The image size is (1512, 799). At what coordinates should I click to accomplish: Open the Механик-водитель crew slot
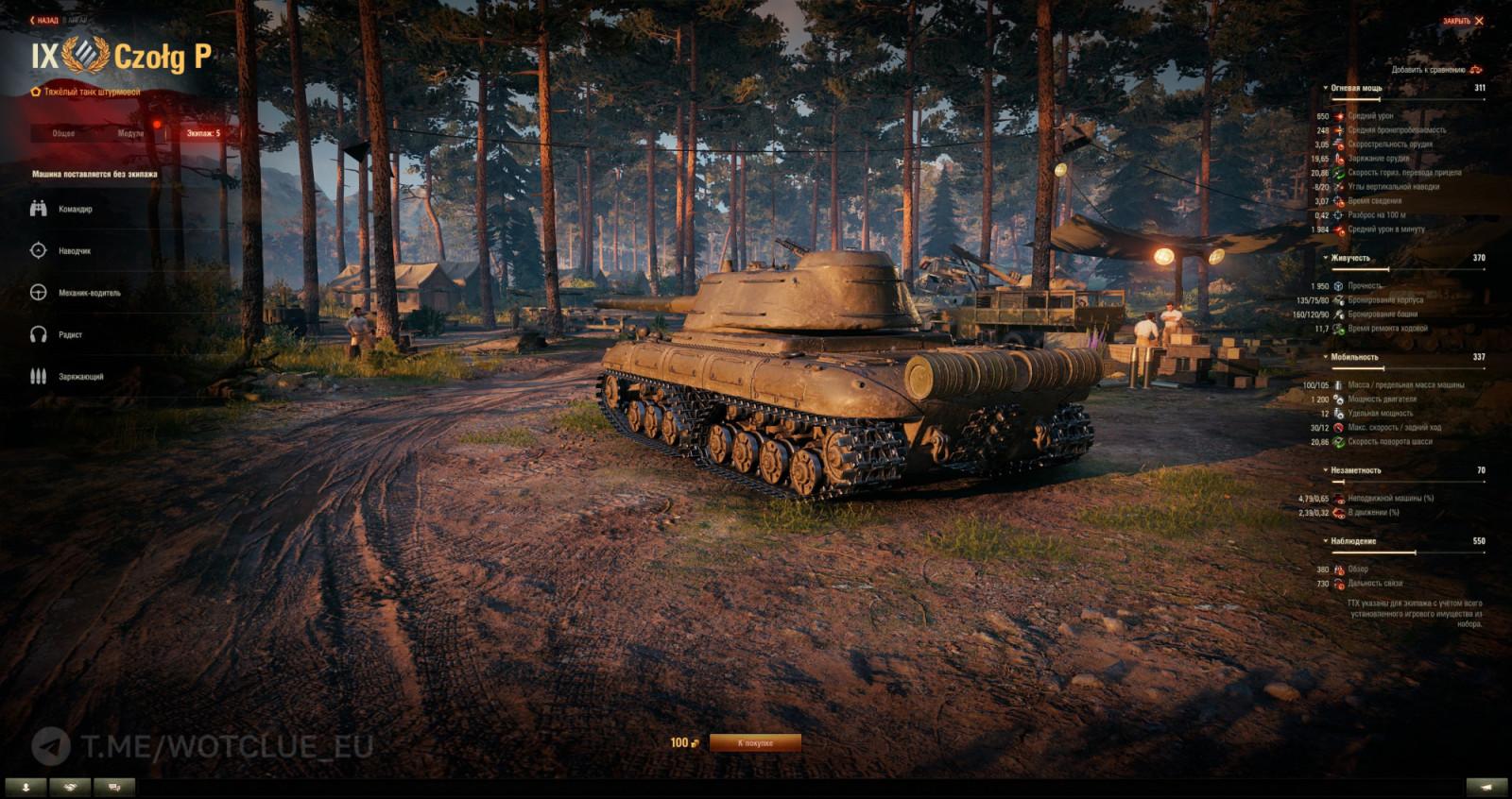point(38,292)
